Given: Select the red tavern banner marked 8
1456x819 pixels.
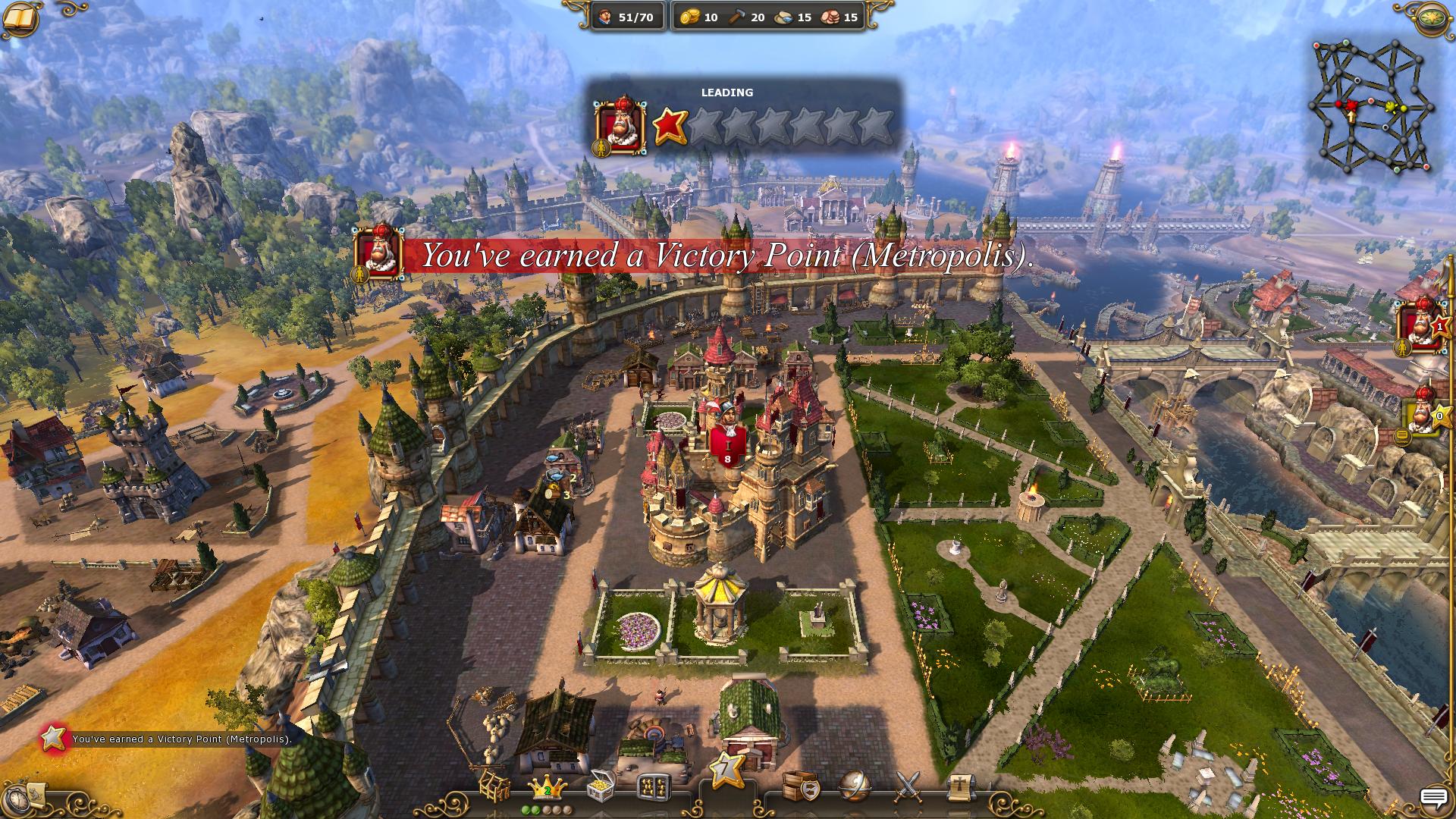Looking at the screenshot, I should (727, 446).
